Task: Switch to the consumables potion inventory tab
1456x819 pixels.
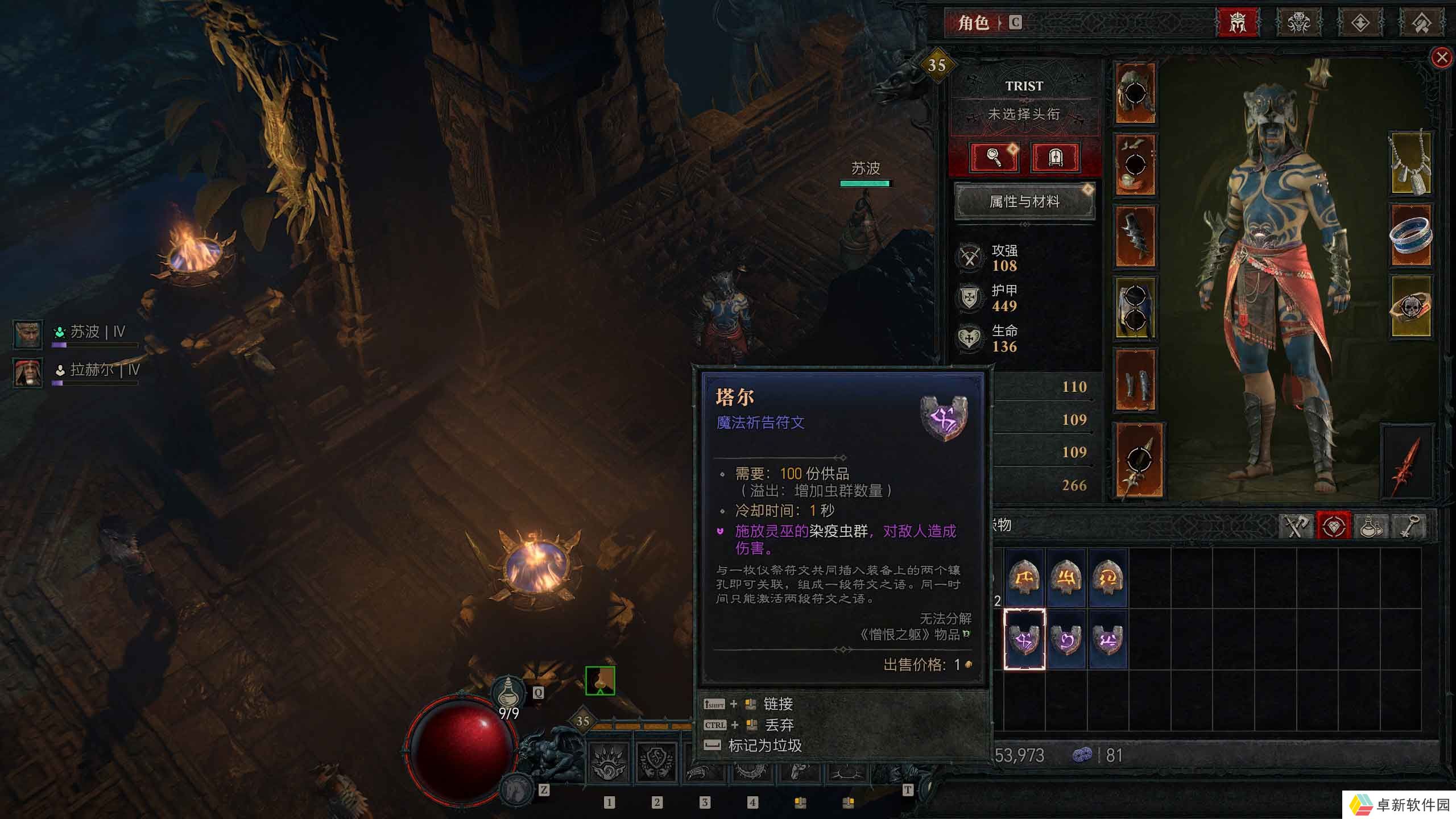Action: click(x=1371, y=526)
